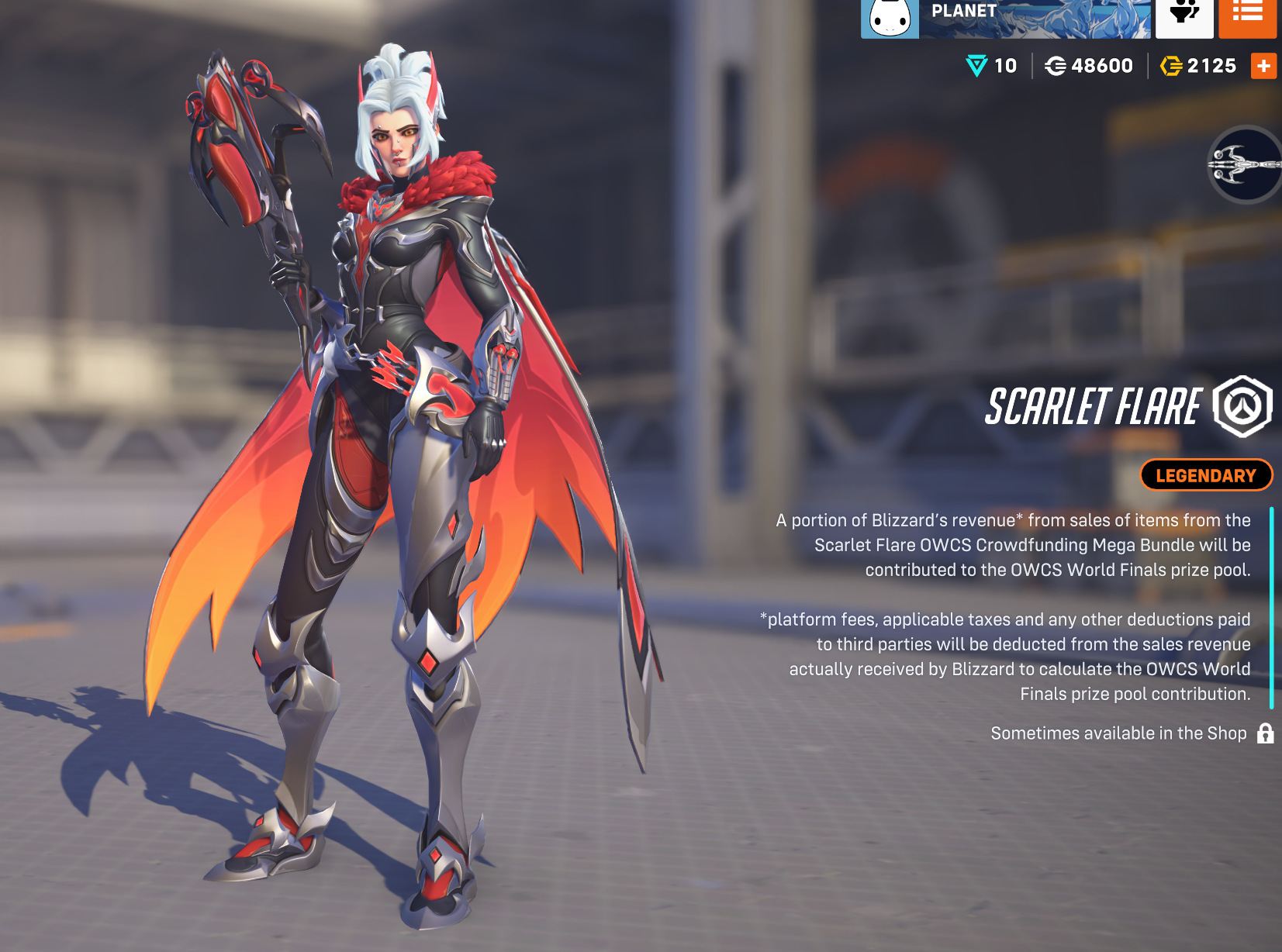Open the social friends list button
Viewport: 1282px width, 952px height.
1184,16
